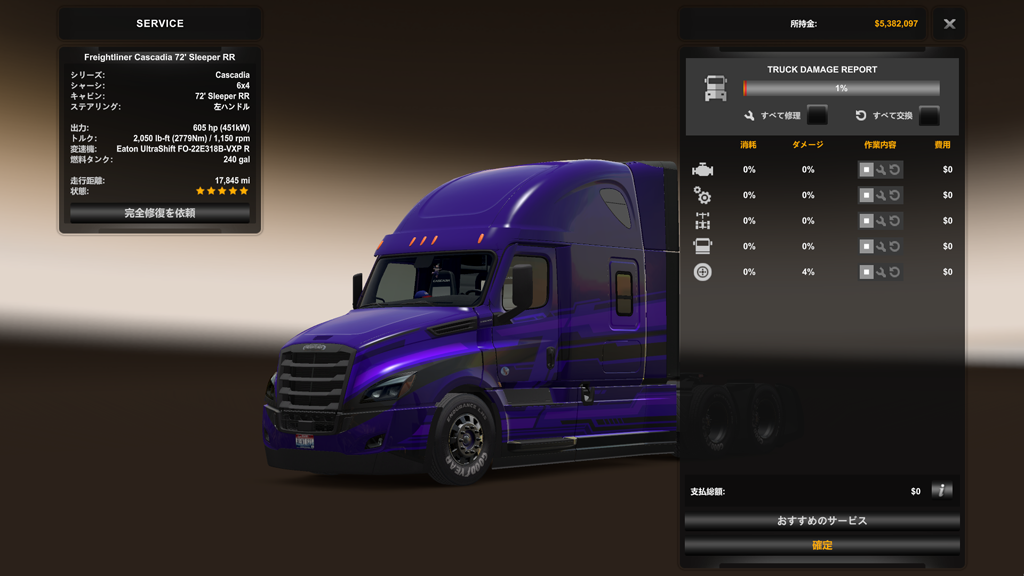
Task: Select the replace arrow option for the cabin row
Action: click(x=895, y=246)
